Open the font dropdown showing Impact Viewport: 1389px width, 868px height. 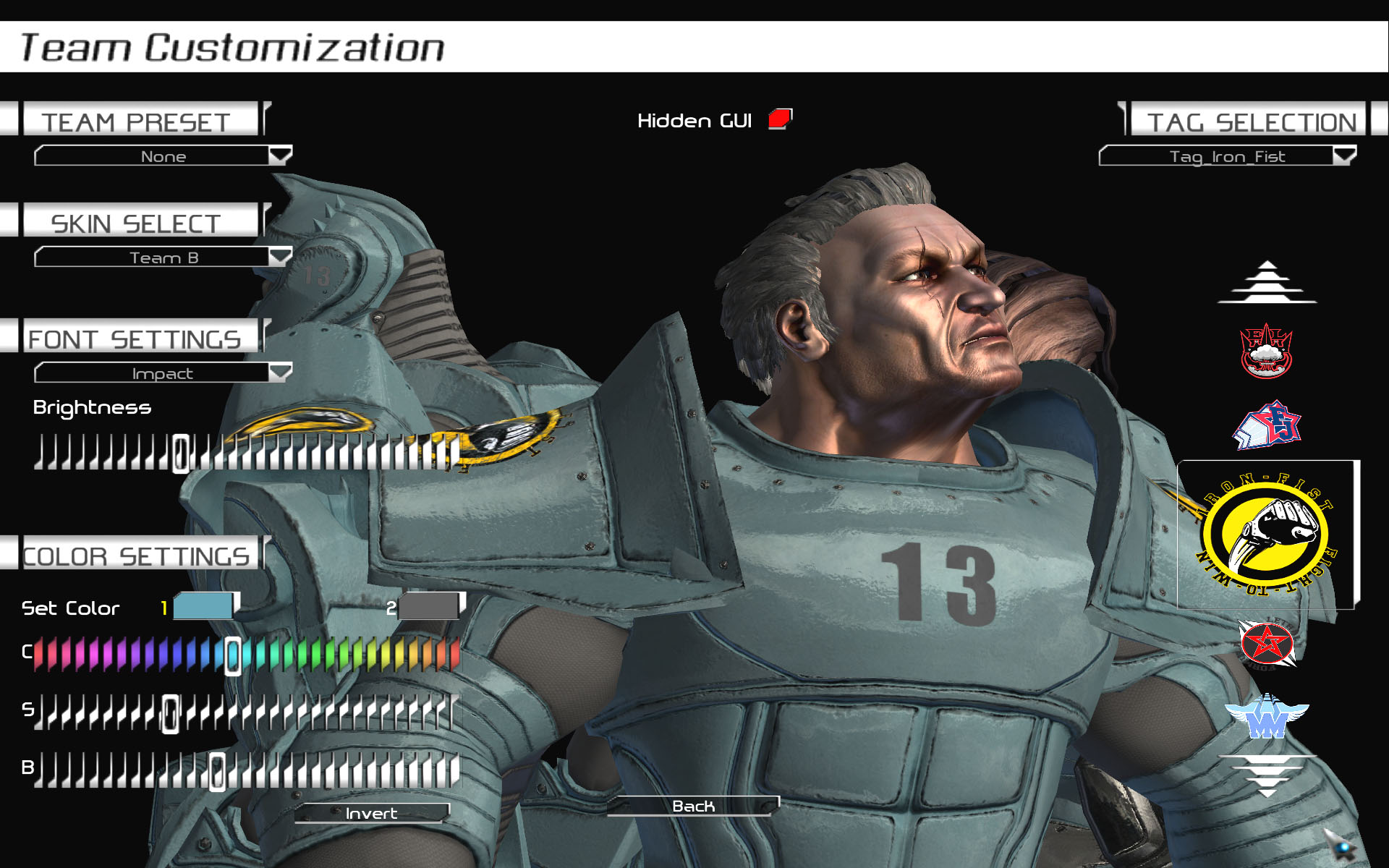(x=163, y=373)
